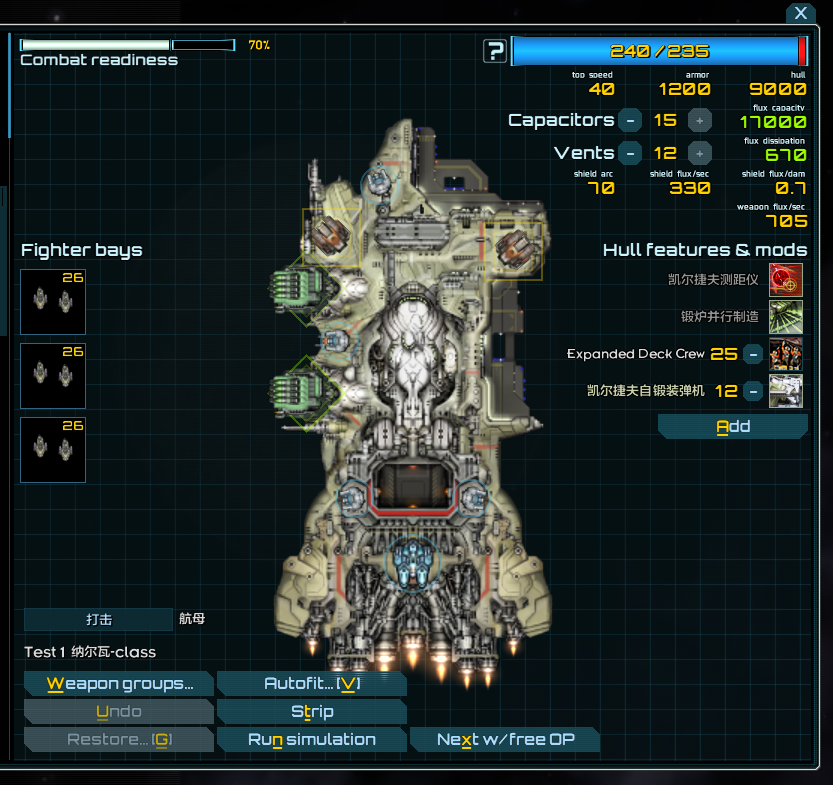
Task: Select the 凯尔捷夫测距仪 hull feature icon
Action: coord(786,280)
